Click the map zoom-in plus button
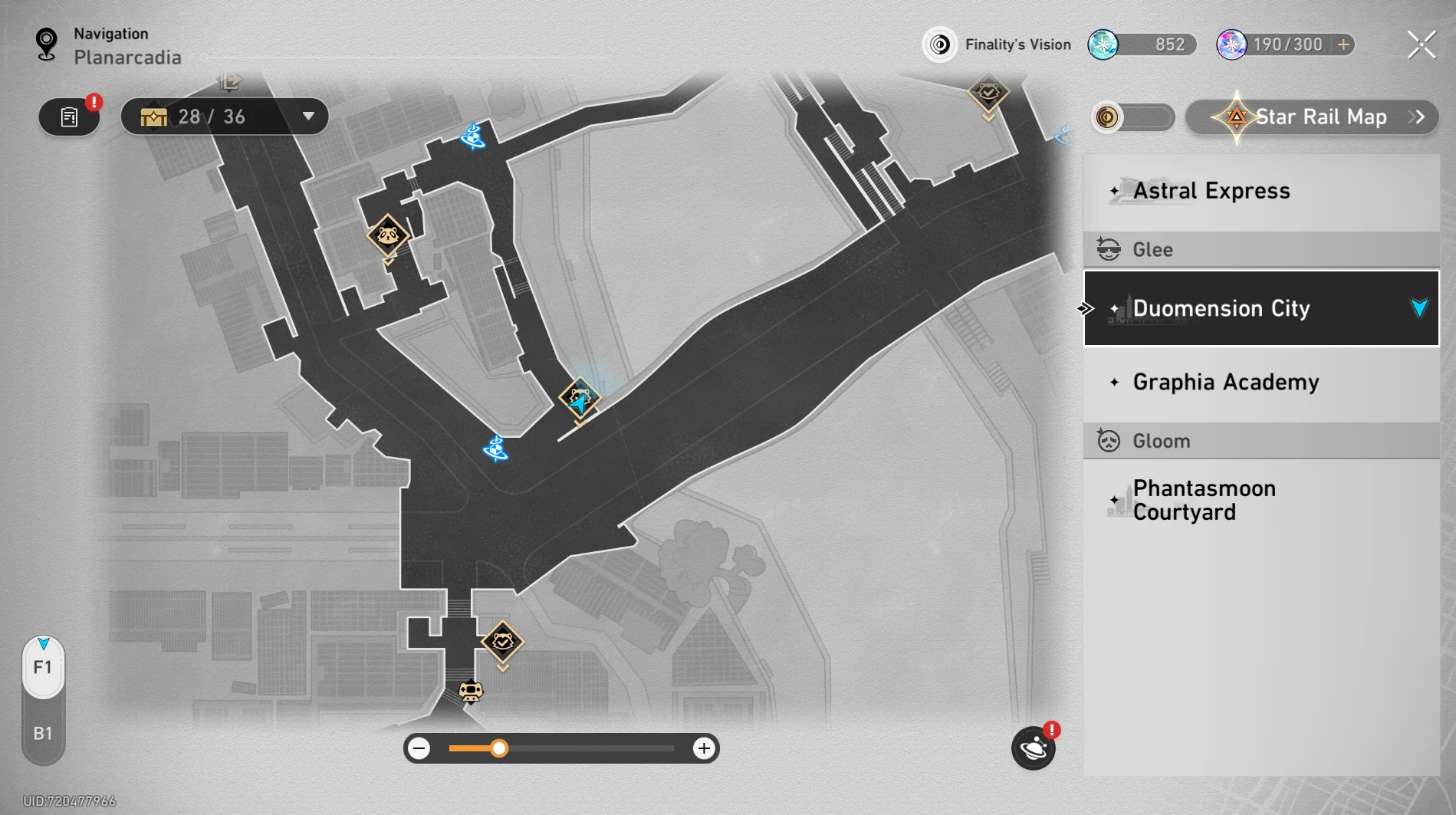The height and width of the screenshot is (815, 1456). [703, 748]
